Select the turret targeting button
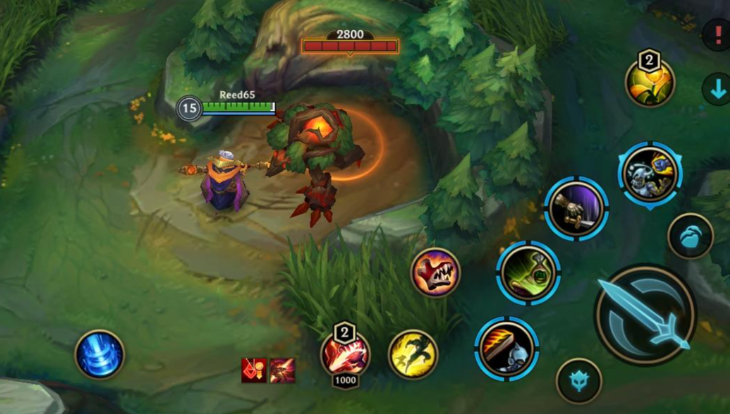730x414 pixels. pyautogui.click(x=578, y=381)
